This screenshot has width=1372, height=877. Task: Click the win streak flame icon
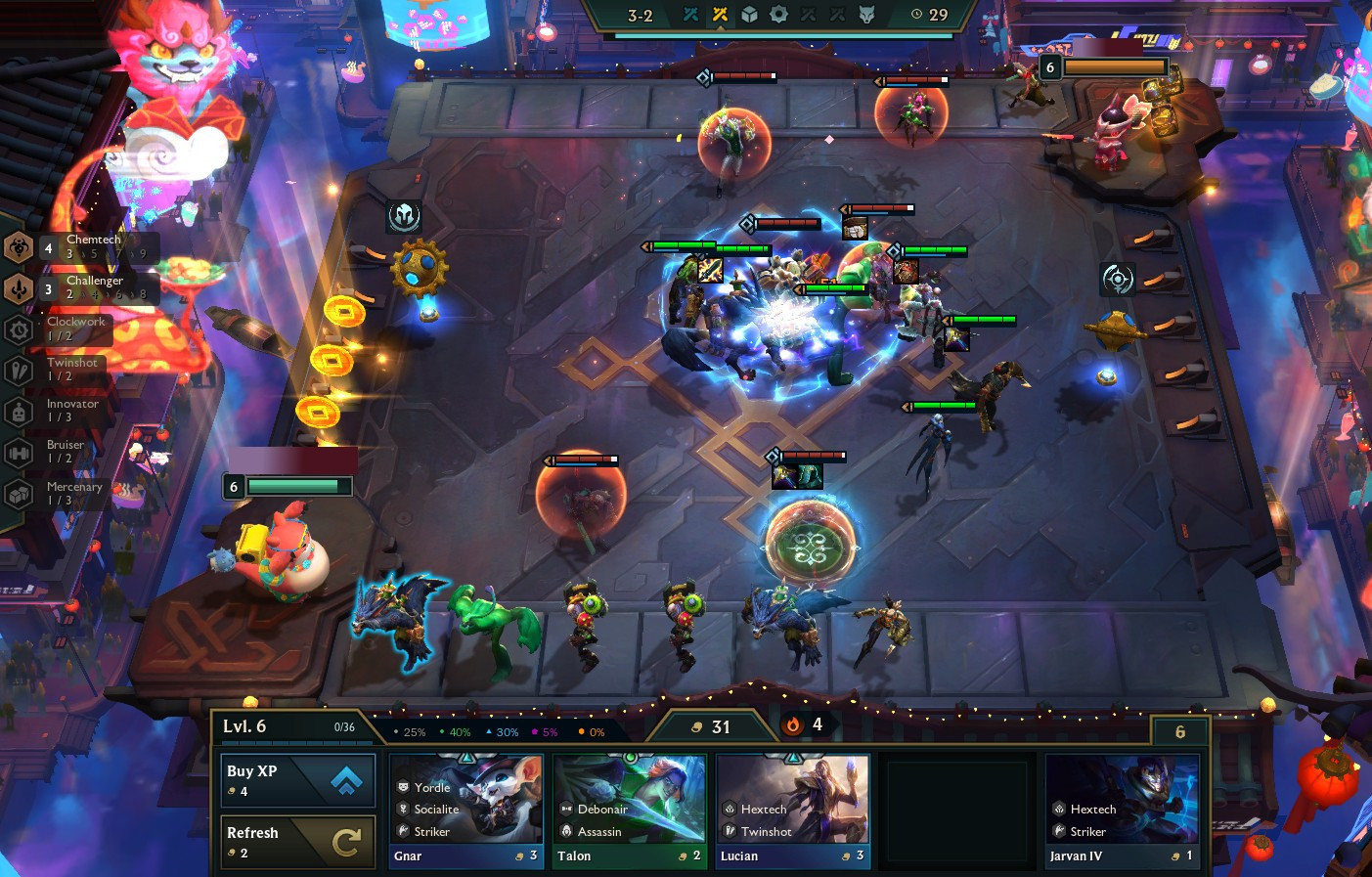(793, 724)
